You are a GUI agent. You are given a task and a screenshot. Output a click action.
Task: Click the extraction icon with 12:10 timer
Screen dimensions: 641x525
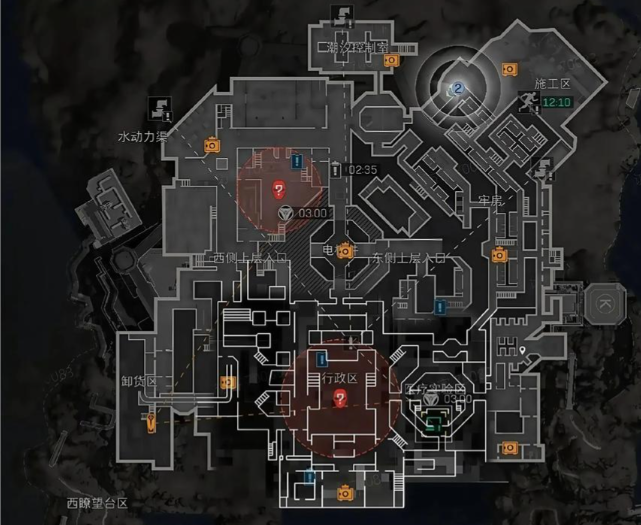527,100
